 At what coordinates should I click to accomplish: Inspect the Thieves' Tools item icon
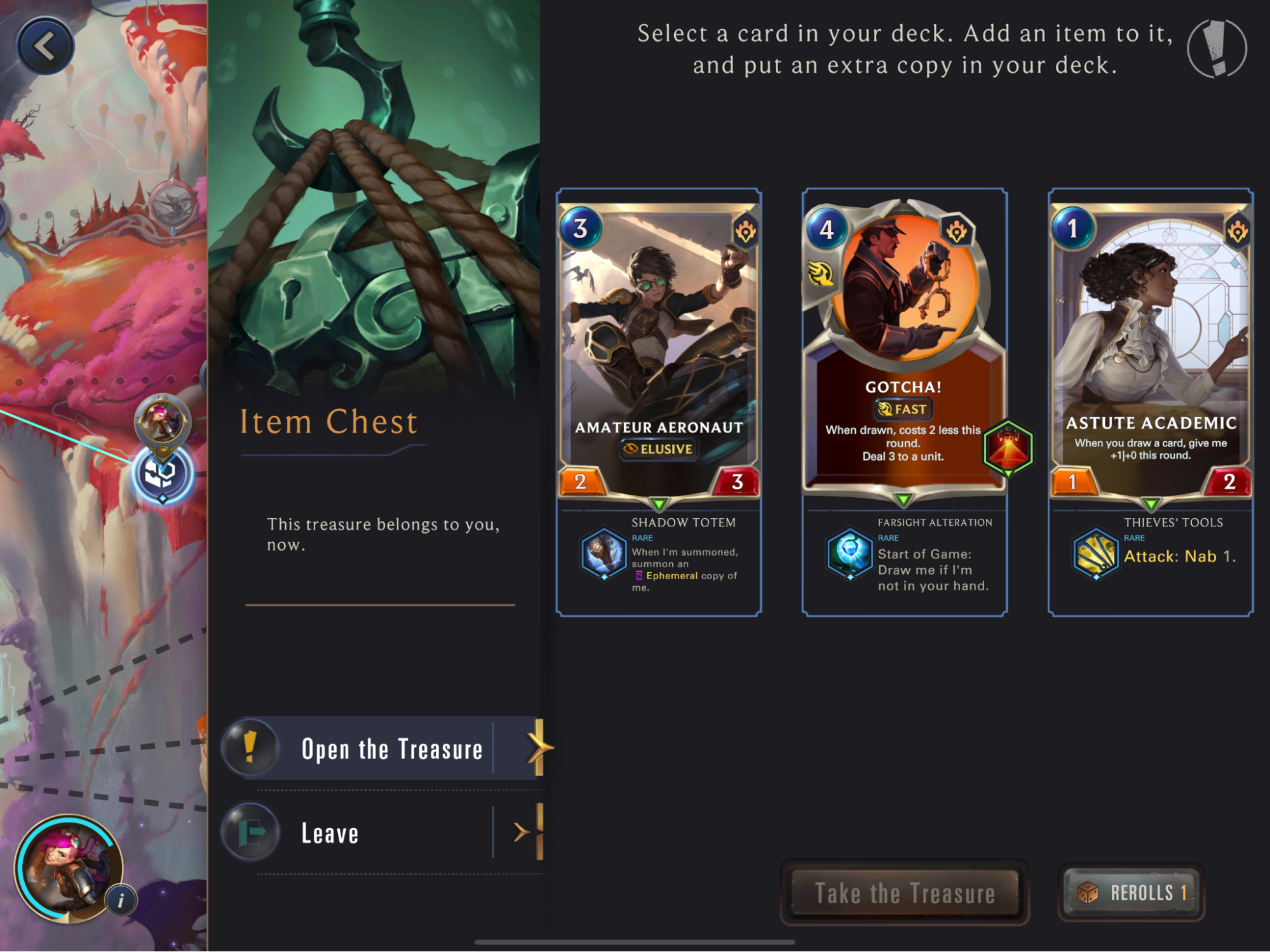[1095, 554]
